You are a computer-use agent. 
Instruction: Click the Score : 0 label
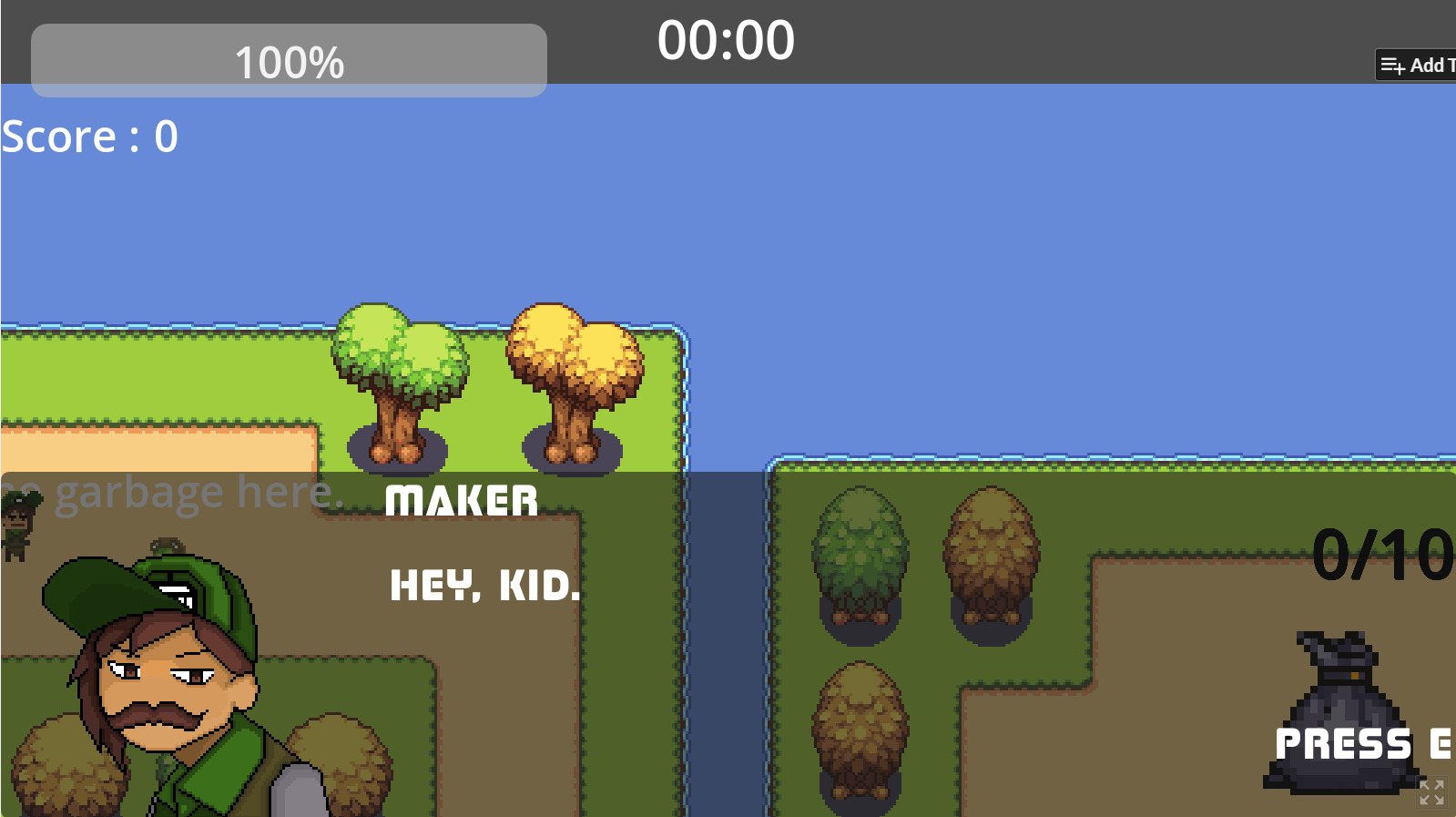click(x=88, y=136)
